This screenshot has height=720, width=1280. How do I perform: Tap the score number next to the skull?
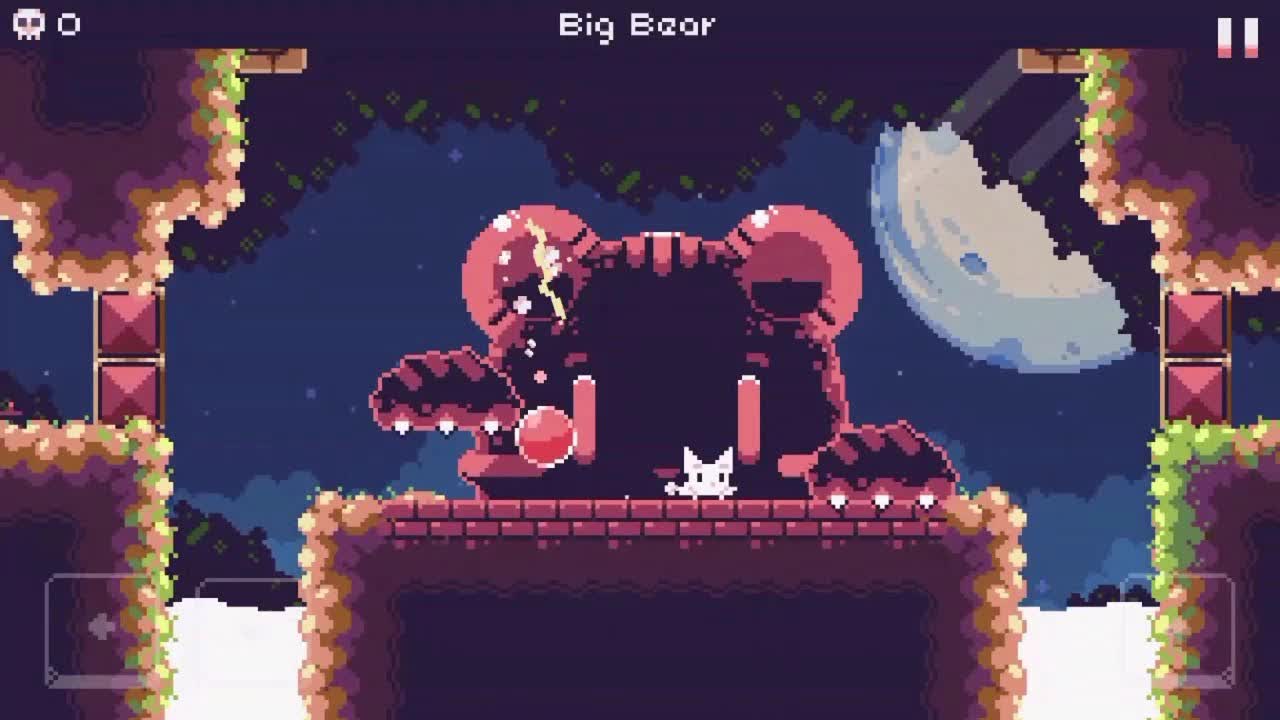point(66,24)
